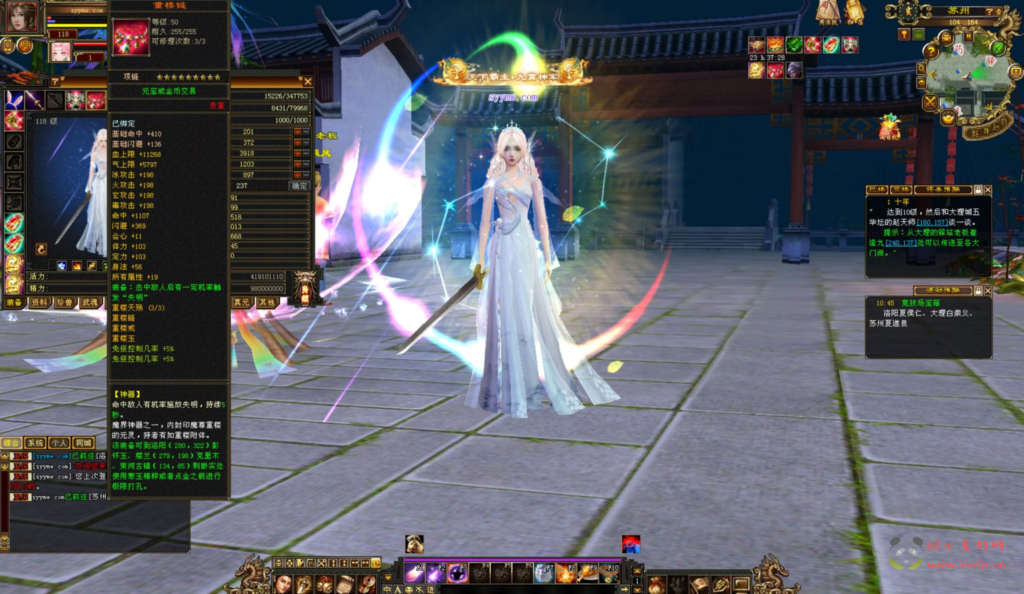Click the pink-haired pet portrait
Image resolution: width=1024 pixels, height=594 pixels.
[x=60, y=51]
